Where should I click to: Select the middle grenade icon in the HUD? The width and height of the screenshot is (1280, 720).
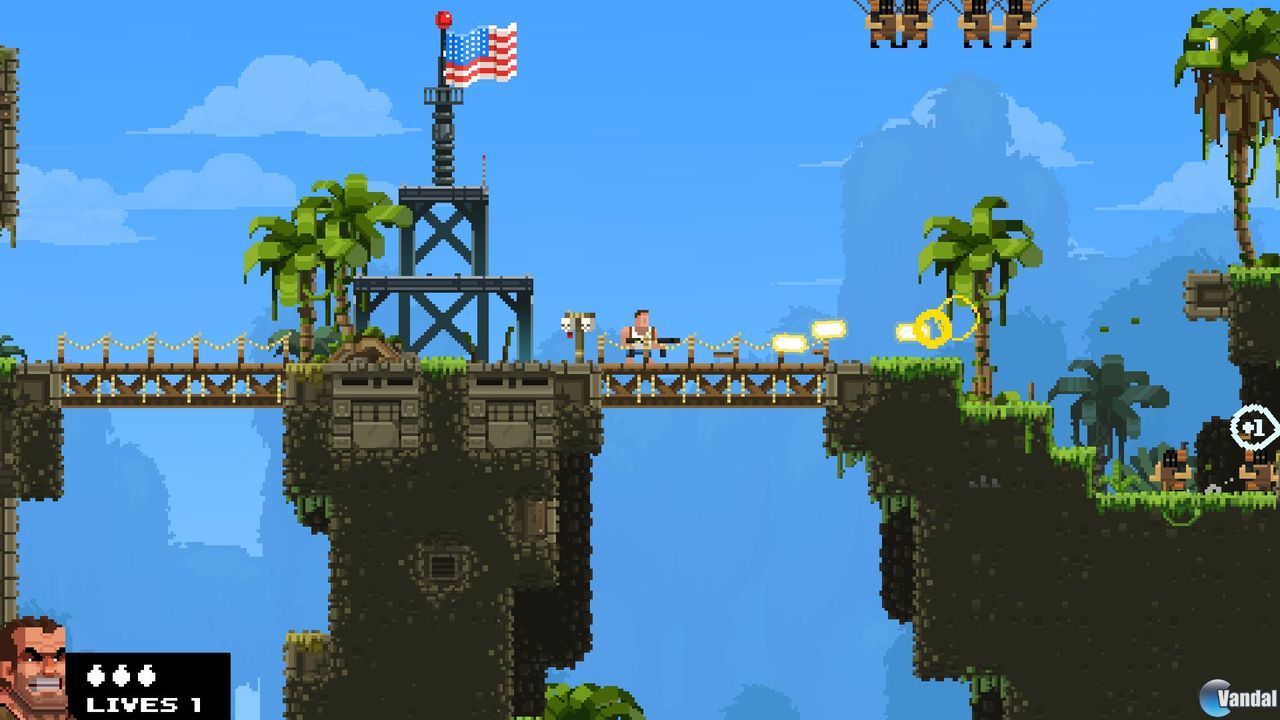coord(120,675)
